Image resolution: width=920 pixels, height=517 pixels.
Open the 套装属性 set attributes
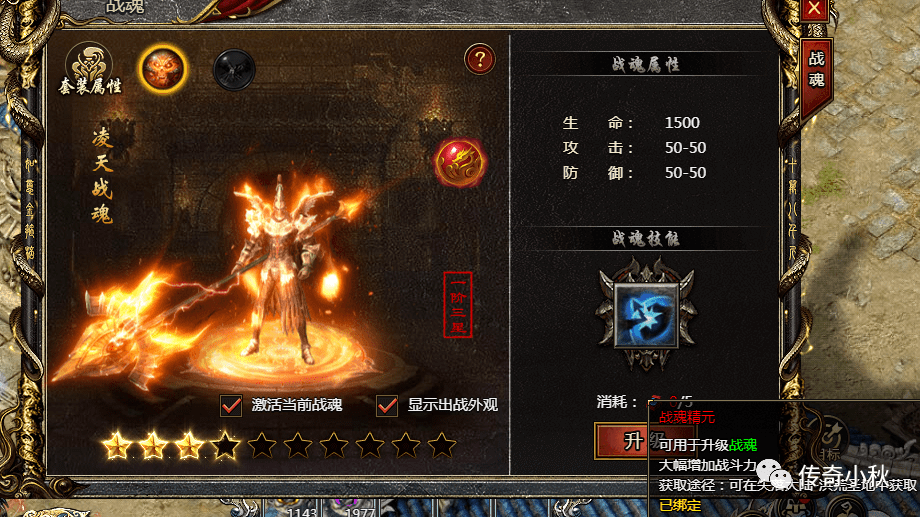pos(89,68)
